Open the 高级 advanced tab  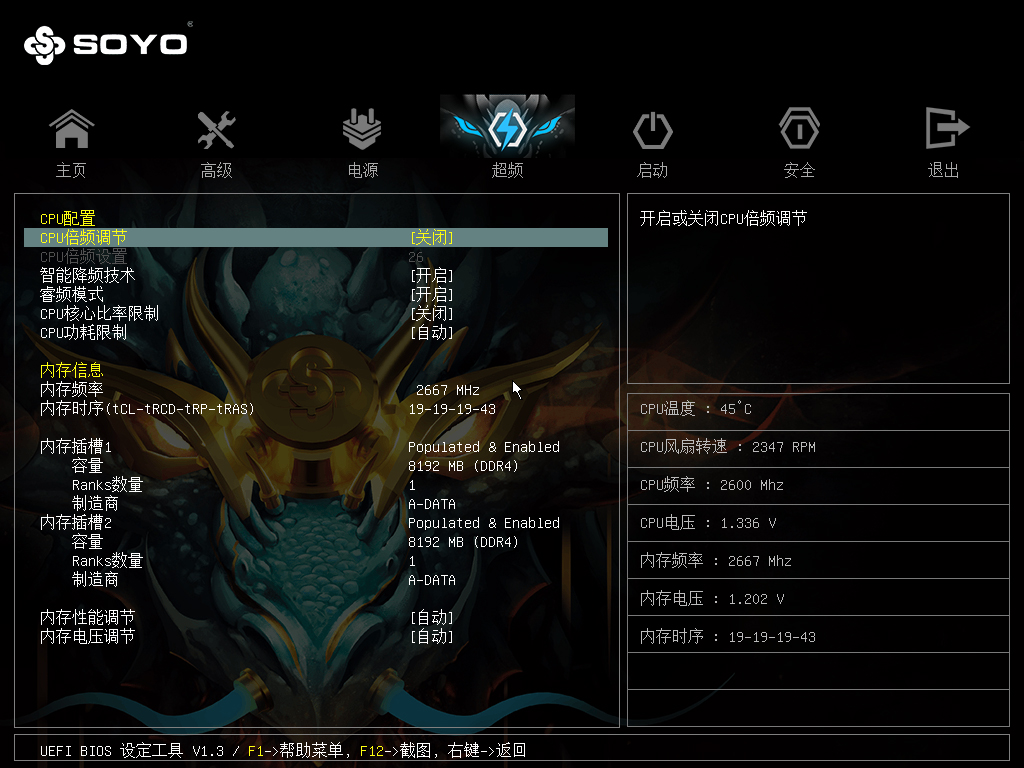point(216,142)
